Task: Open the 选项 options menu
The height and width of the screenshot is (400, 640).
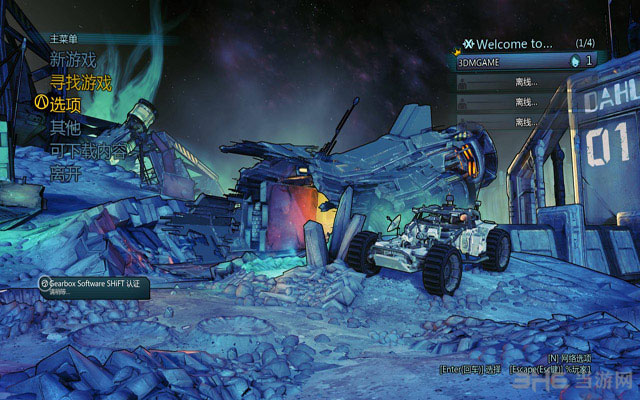Action: click(65, 104)
